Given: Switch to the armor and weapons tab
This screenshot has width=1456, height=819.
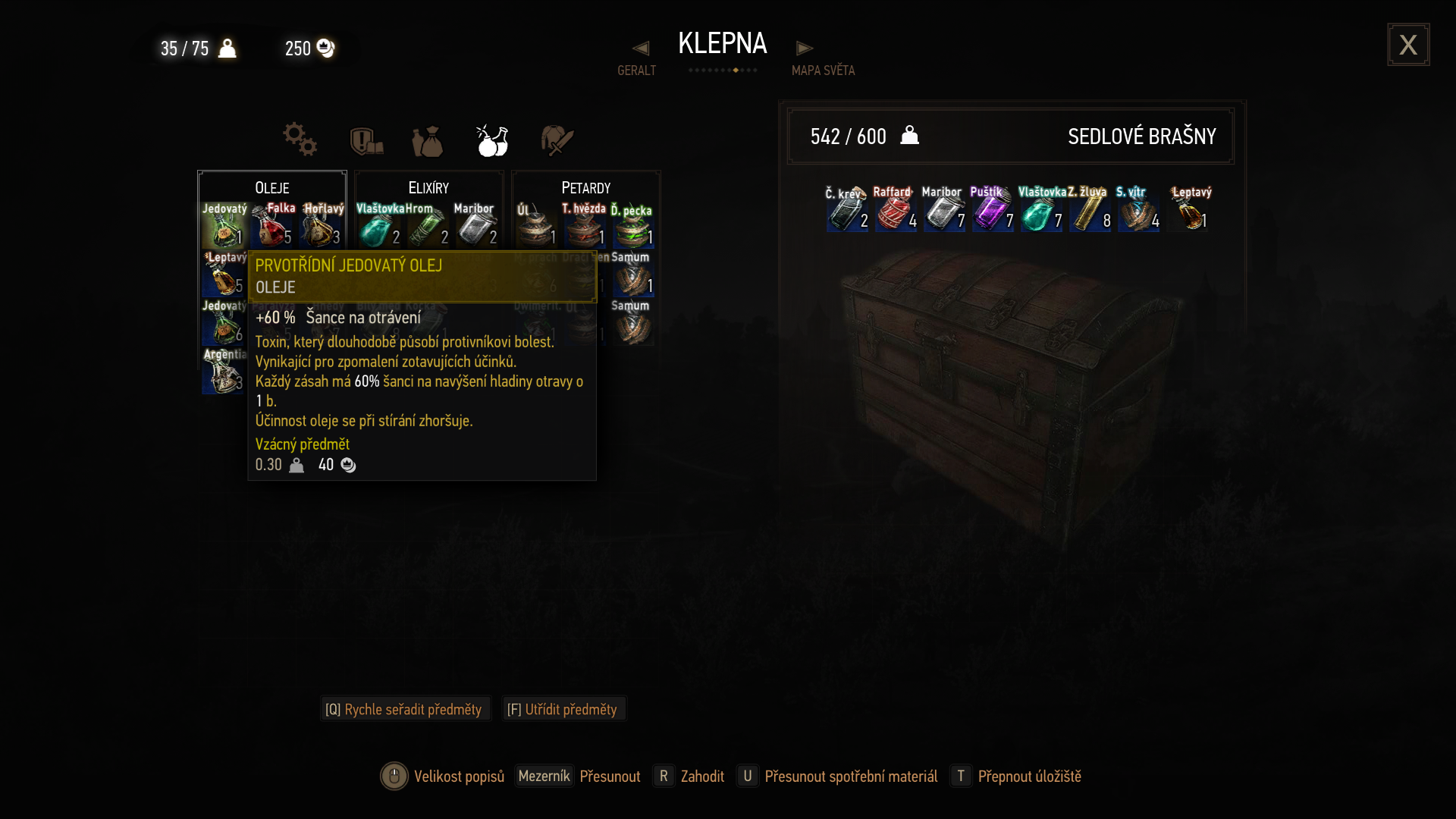Looking at the screenshot, I should click(366, 141).
